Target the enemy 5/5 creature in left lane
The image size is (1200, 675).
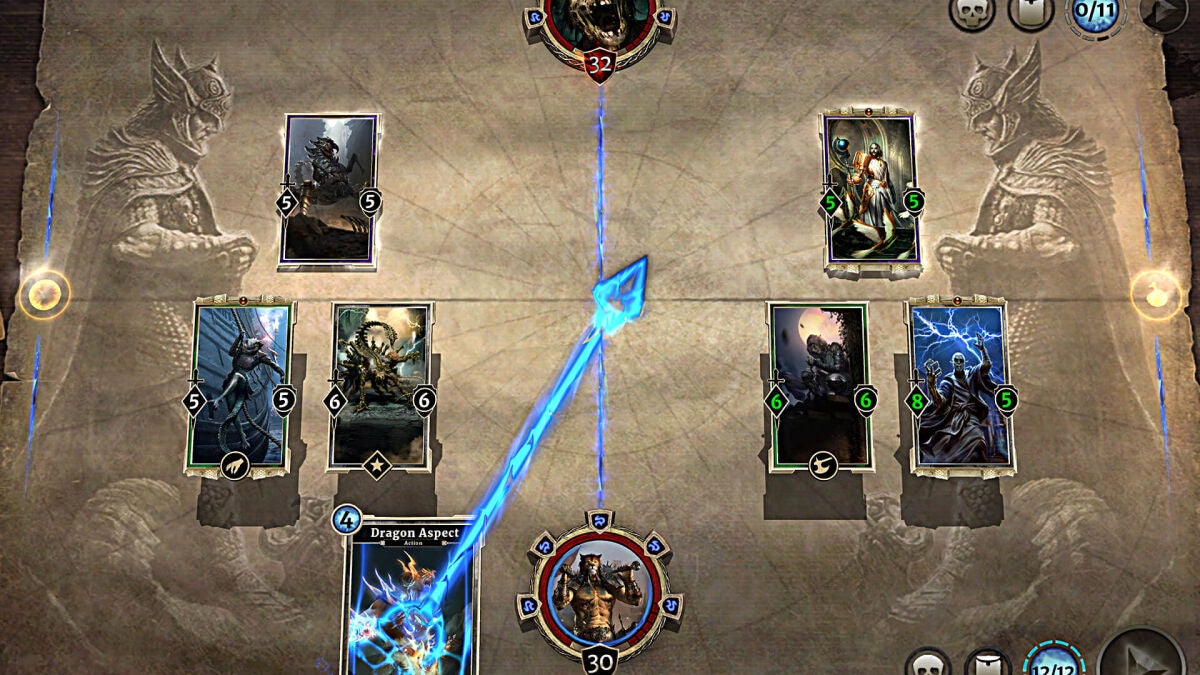coord(330,190)
